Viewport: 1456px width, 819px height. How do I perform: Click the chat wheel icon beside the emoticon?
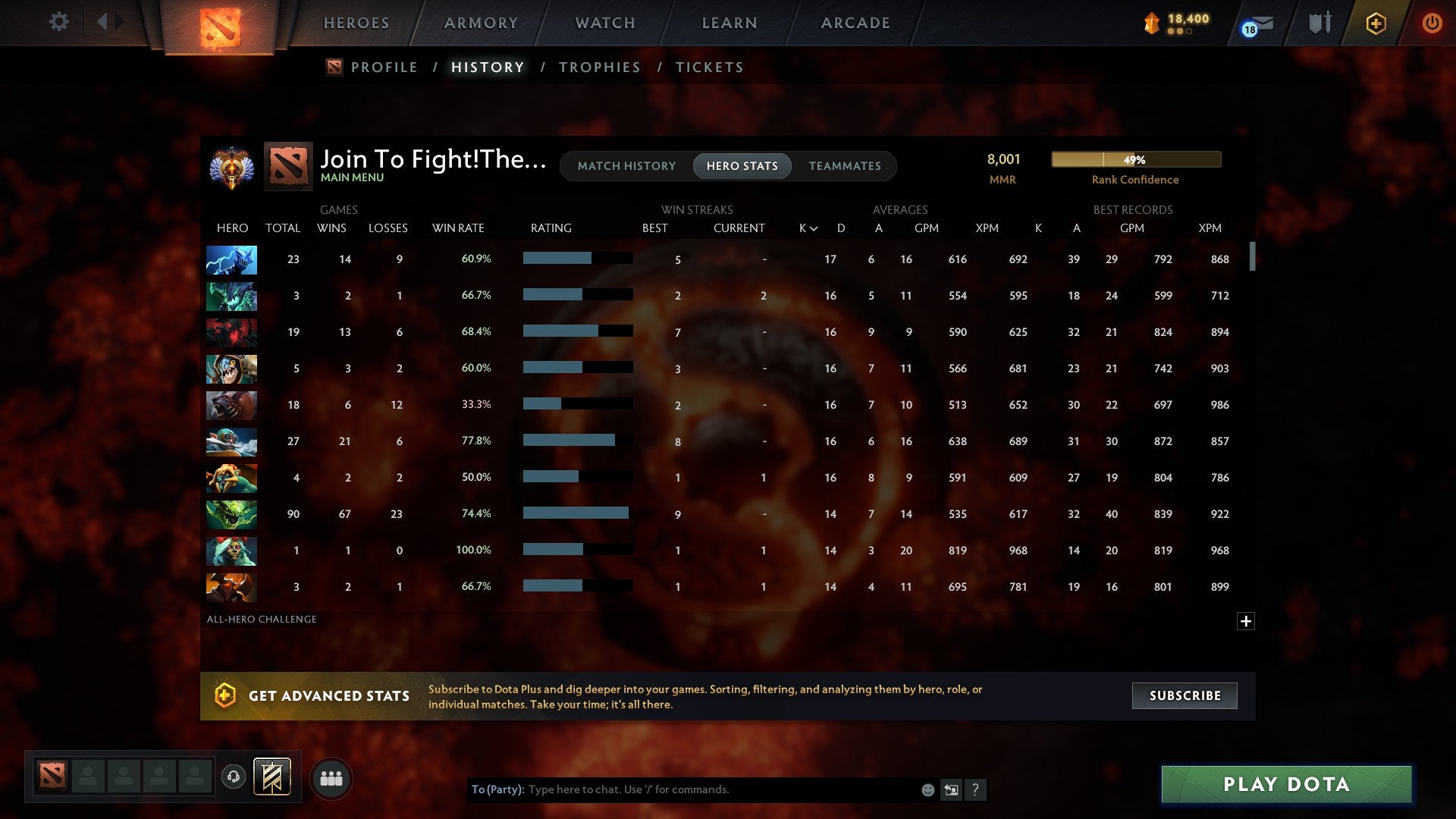coord(952,789)
